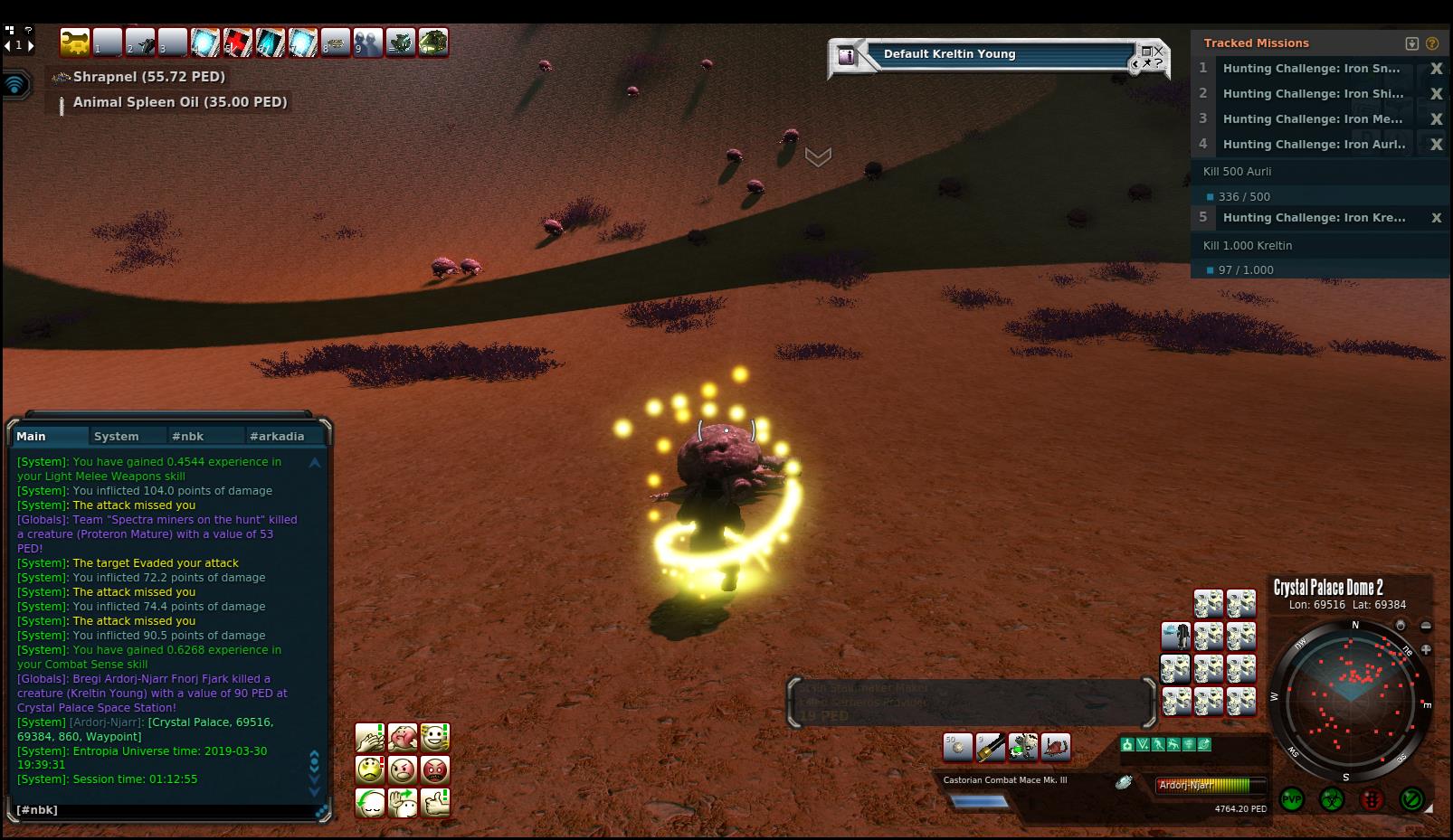Click the Default Kreltin Young target panel
The height and width of the screenshot is (840, 1453).
995,54
